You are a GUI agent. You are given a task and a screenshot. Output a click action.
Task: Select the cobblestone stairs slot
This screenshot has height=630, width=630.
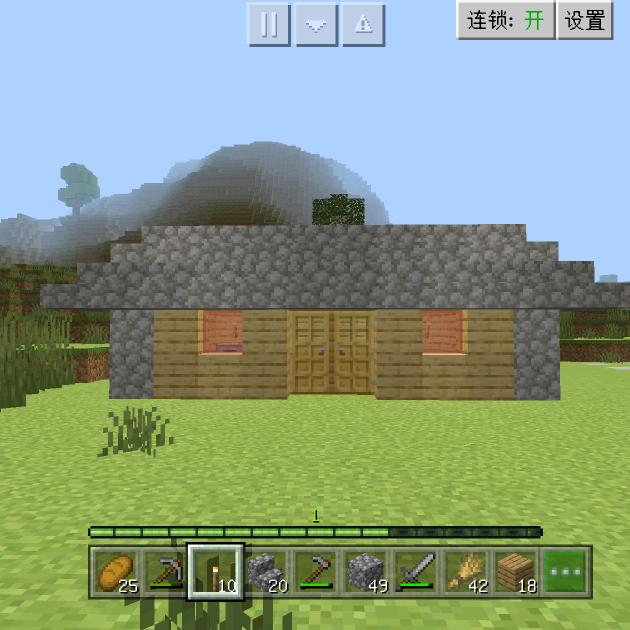click(x=266, y=572)
